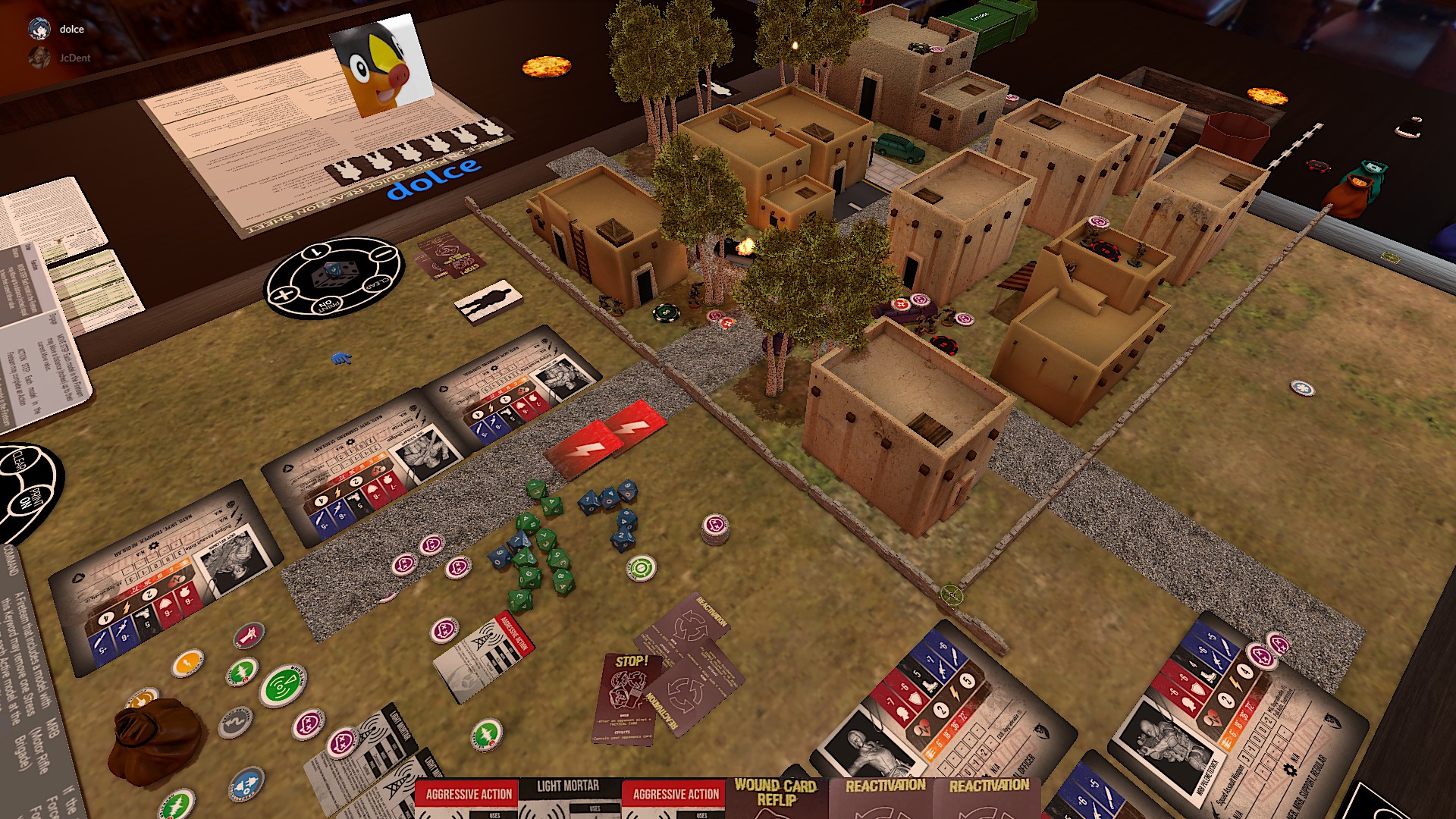Screen dimensions: 1456x819
Task: Open player dolce's name entry
Action: [x=71, y=29]
